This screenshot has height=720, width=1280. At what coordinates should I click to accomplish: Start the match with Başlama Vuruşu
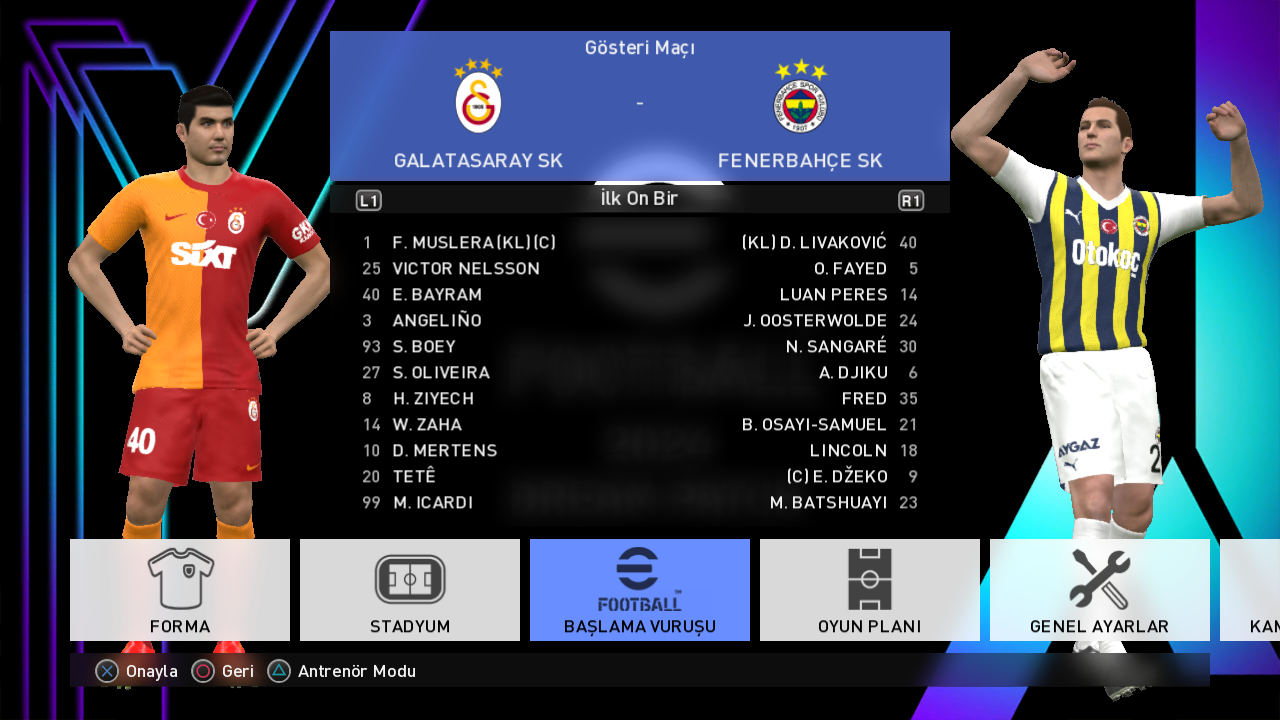coord(640,590)
